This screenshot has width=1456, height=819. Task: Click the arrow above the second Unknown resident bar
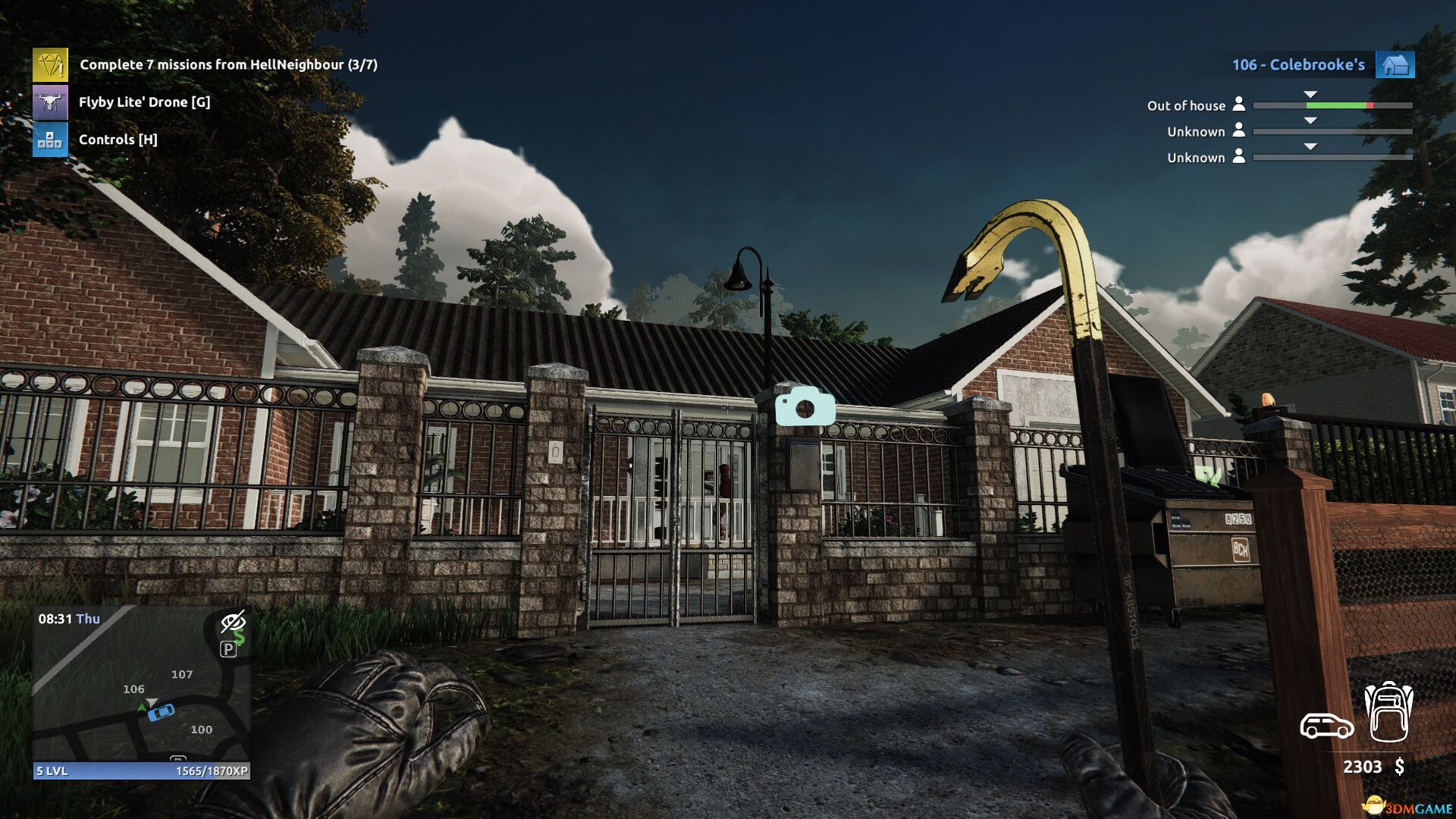click(1310, 145)
